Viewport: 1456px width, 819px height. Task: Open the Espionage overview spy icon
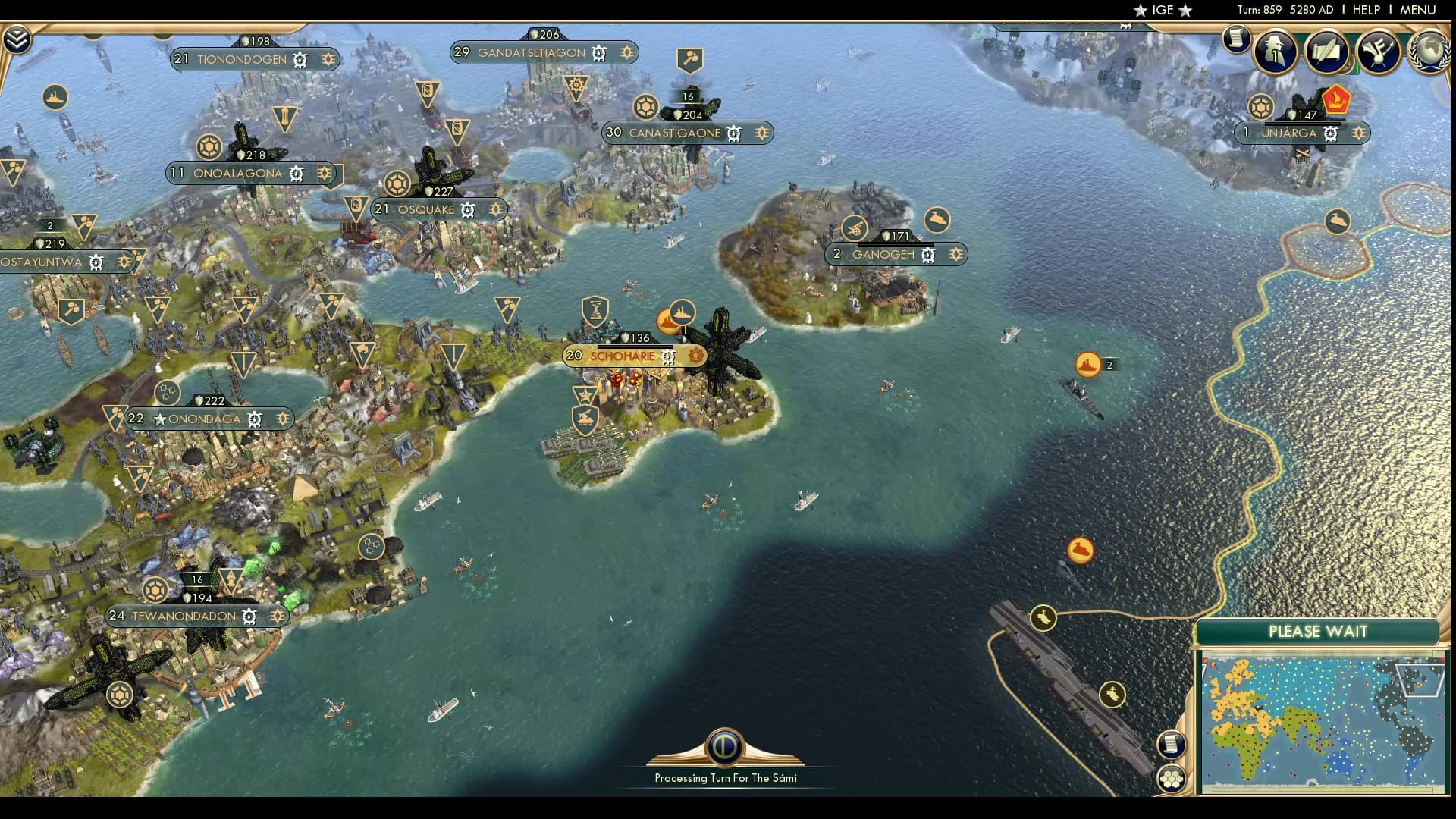[1276, 52]
